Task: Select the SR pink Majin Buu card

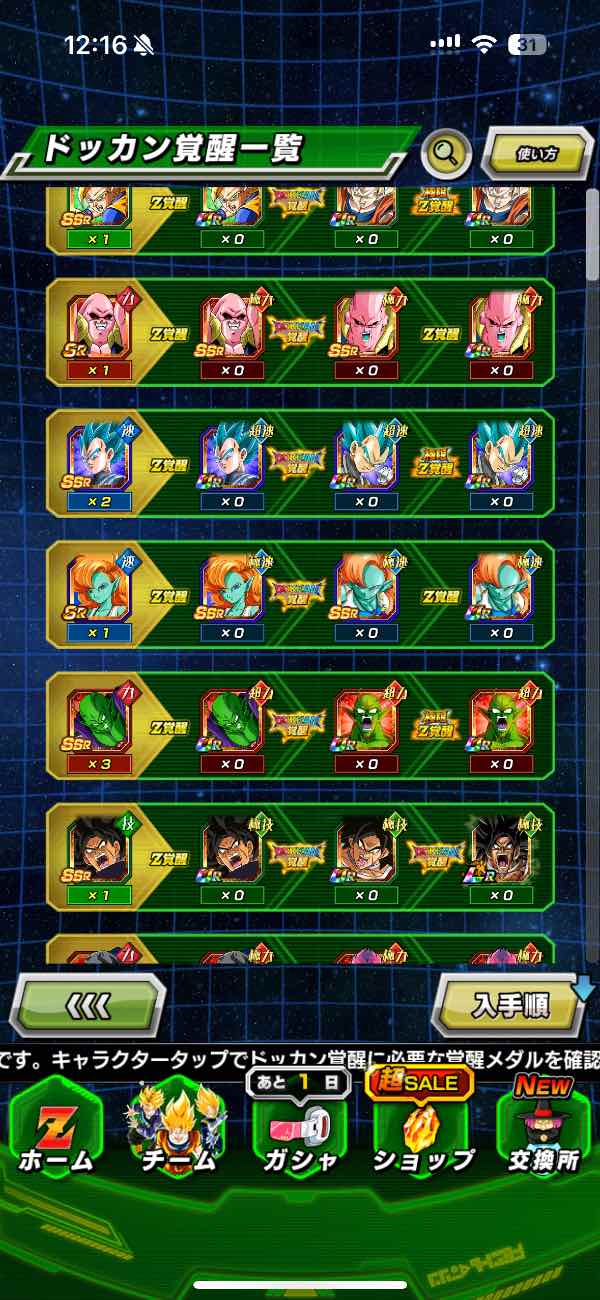Action: (98, 326)
